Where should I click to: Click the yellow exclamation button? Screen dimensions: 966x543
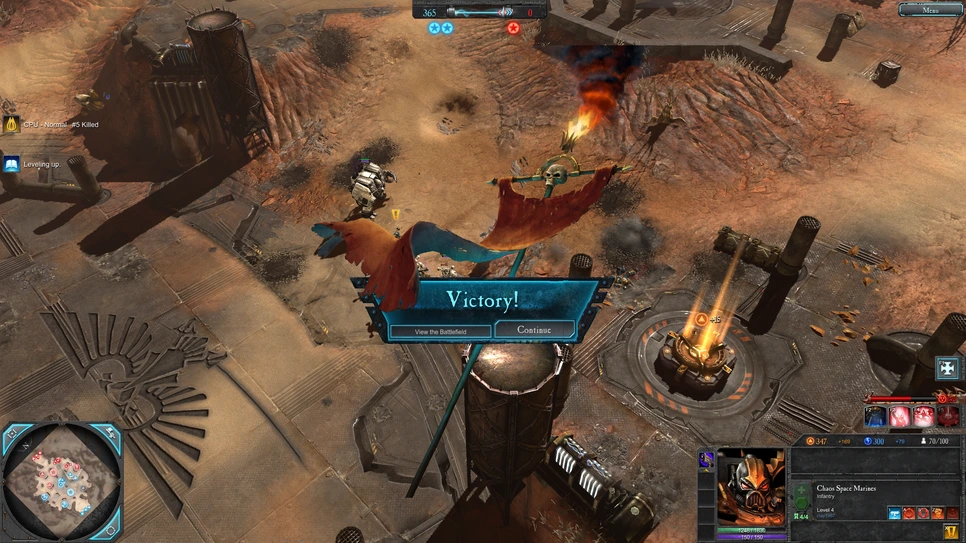[951, 531]
